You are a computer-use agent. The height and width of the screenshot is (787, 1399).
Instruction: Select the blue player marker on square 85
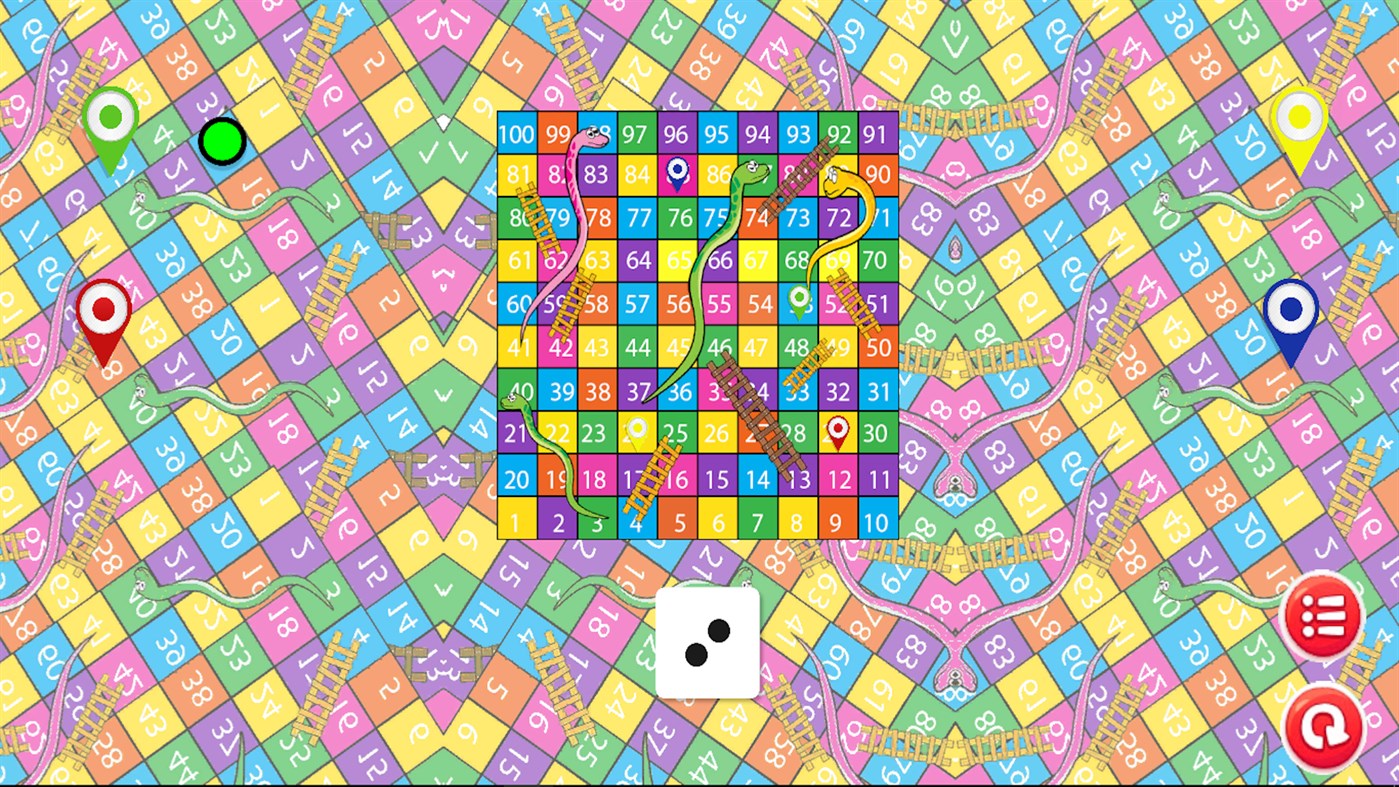pos(678,172)
